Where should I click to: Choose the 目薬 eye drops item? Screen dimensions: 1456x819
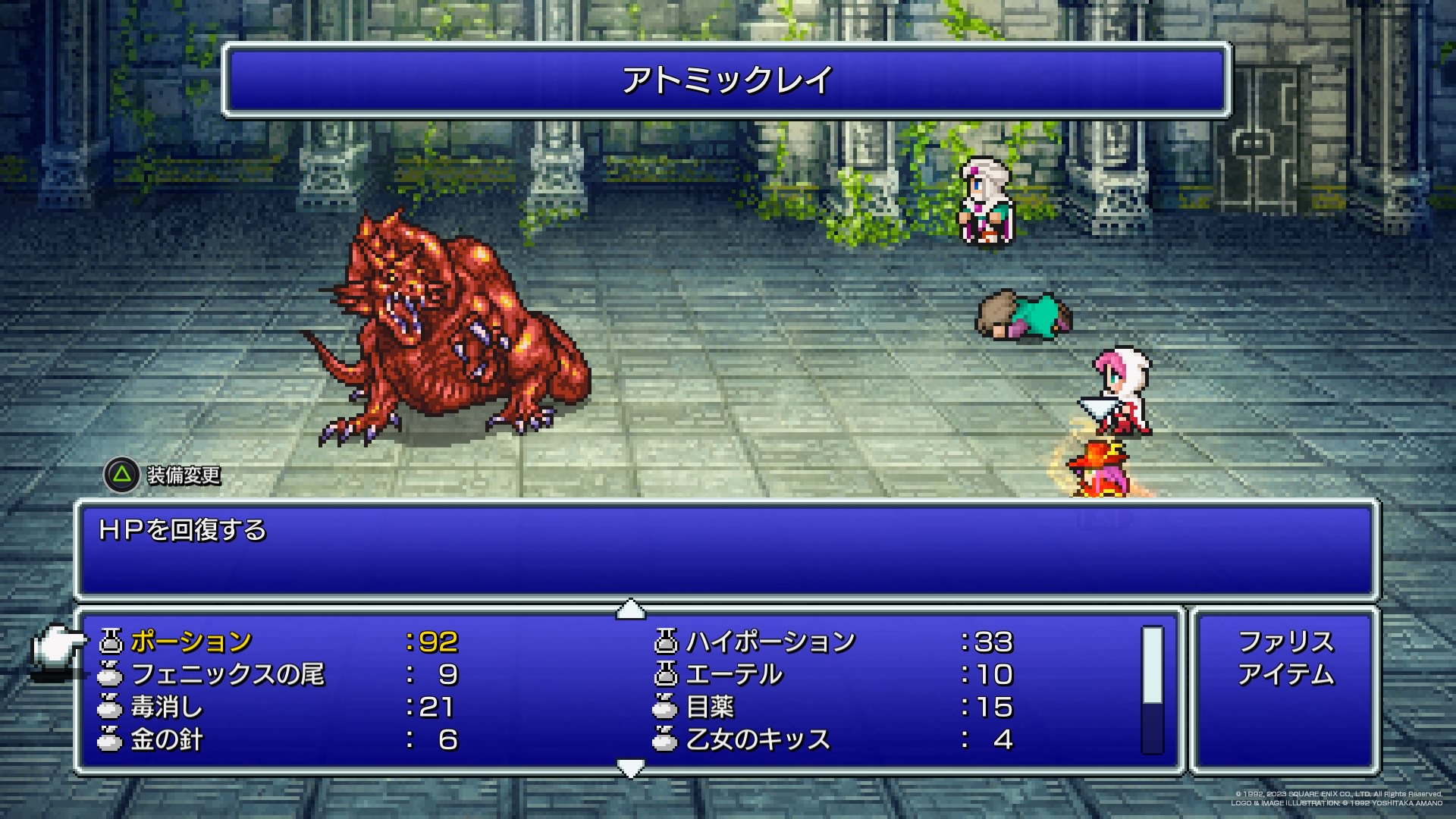pyautogui.click(x=710, y=708)
